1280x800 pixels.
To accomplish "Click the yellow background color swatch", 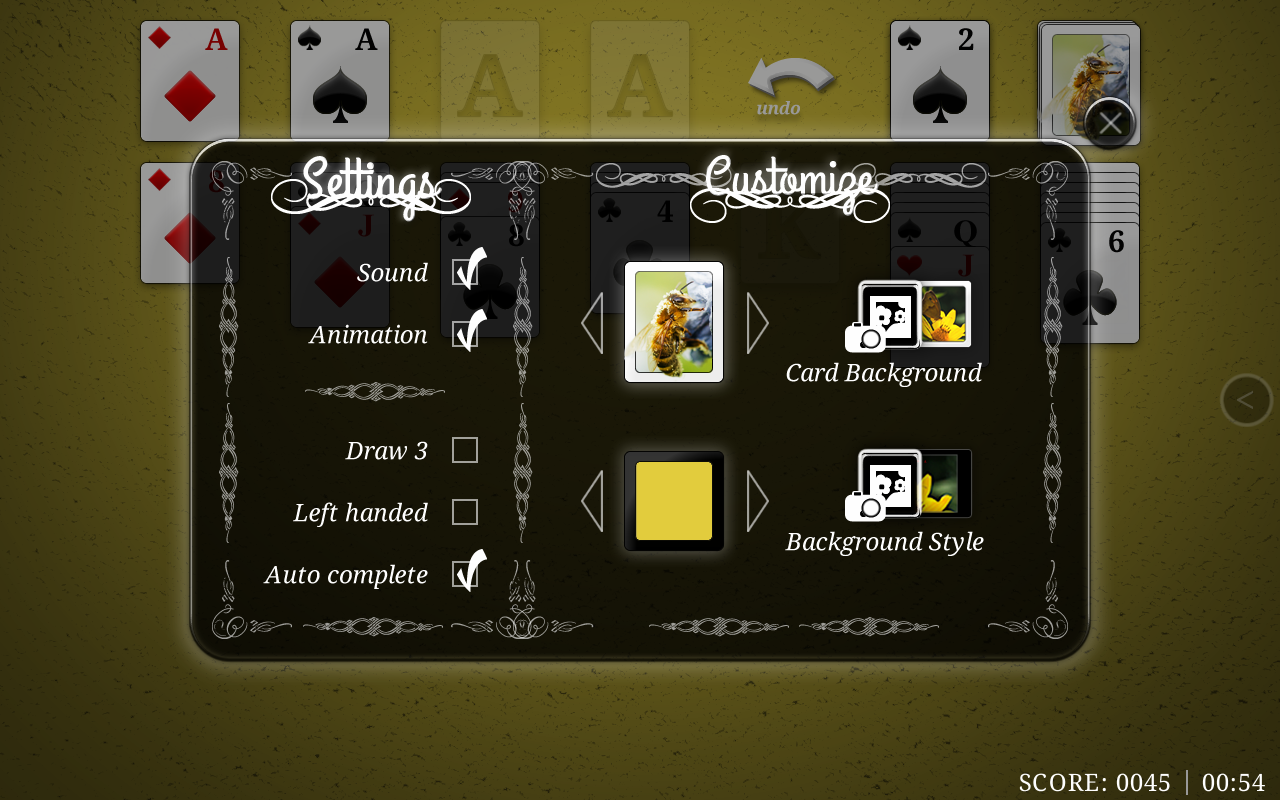I will click(x=673, y=499).
